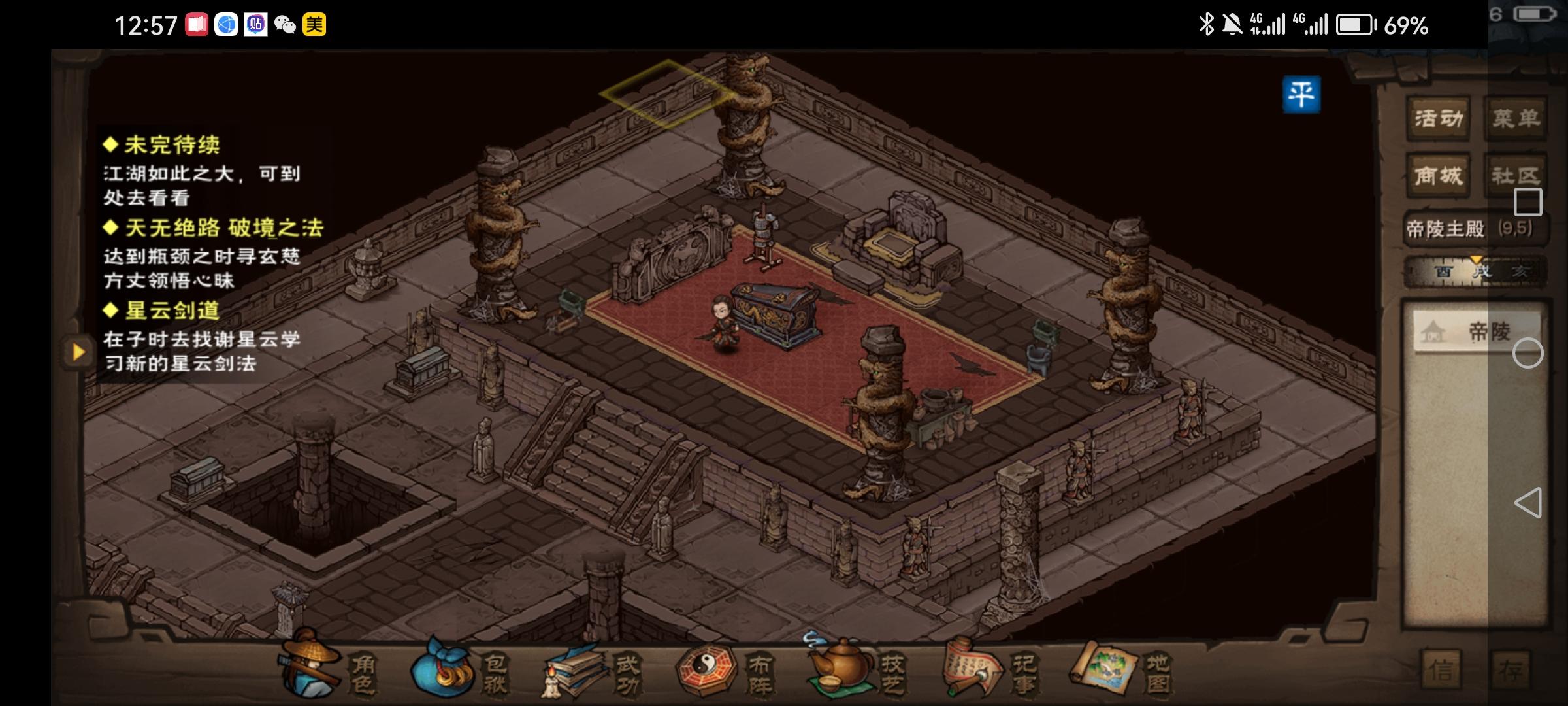Tap the 存 save button
The height and width of the screenshot is (706, 1568).
pyautogui.click(x=1511, y=670)
